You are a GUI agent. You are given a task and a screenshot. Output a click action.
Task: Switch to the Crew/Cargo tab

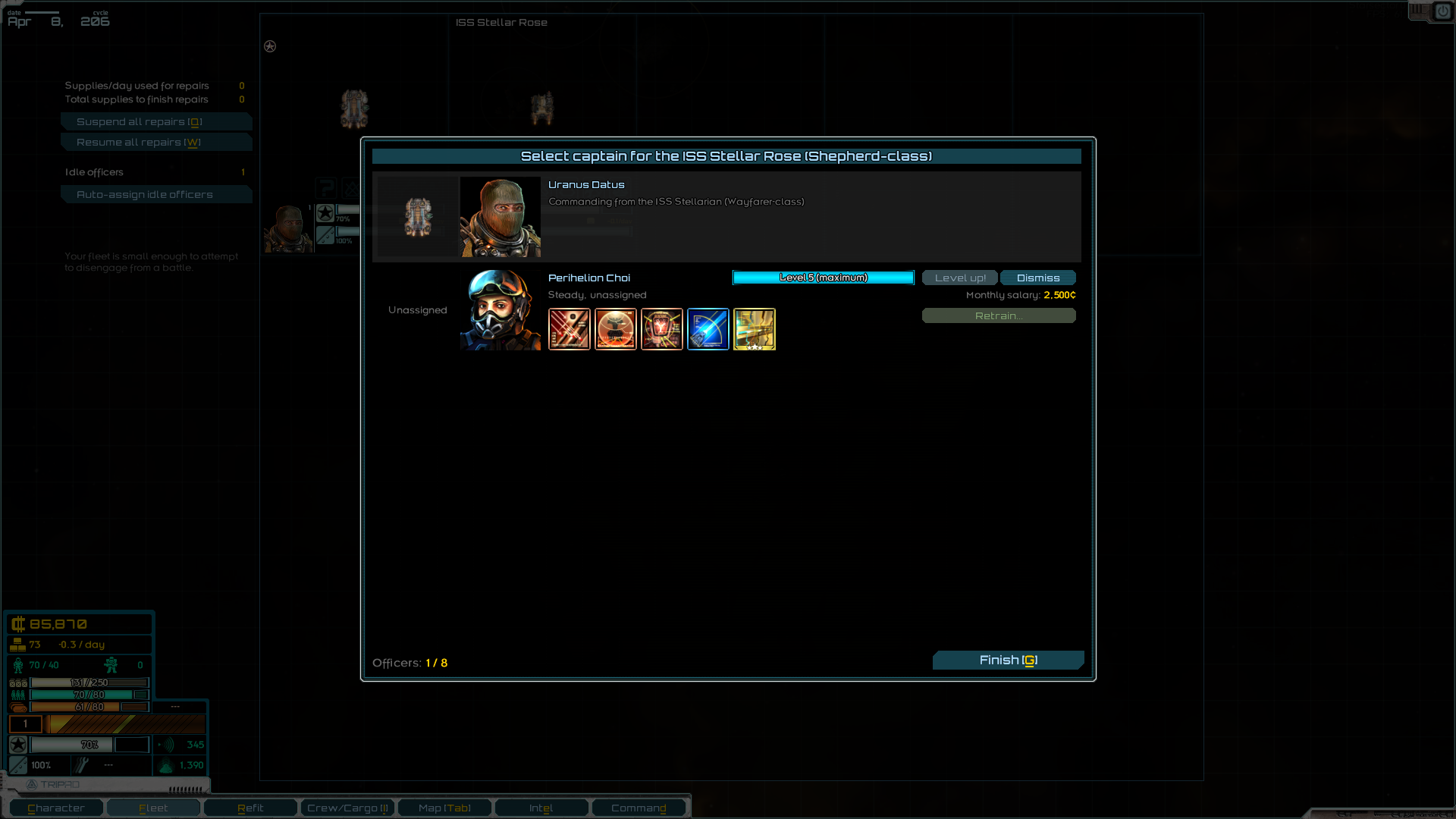[347, 807]
